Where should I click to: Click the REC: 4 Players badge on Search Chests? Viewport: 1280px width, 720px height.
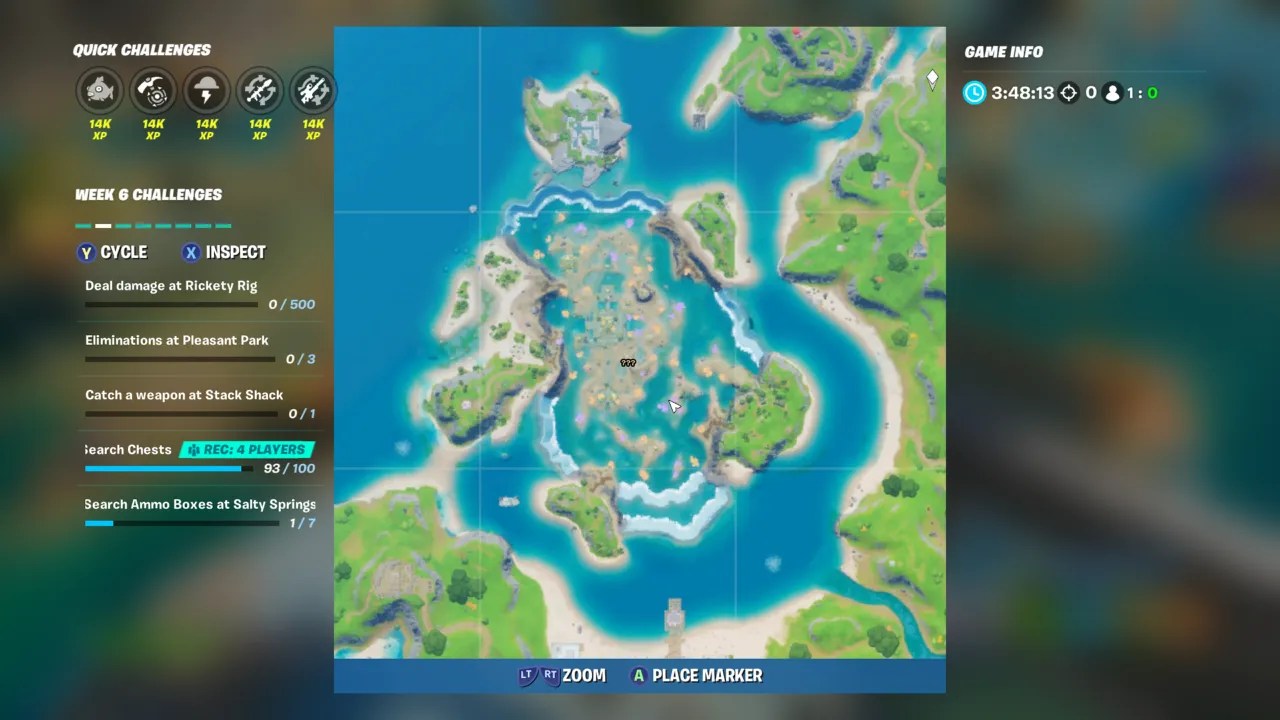[246, 449]
